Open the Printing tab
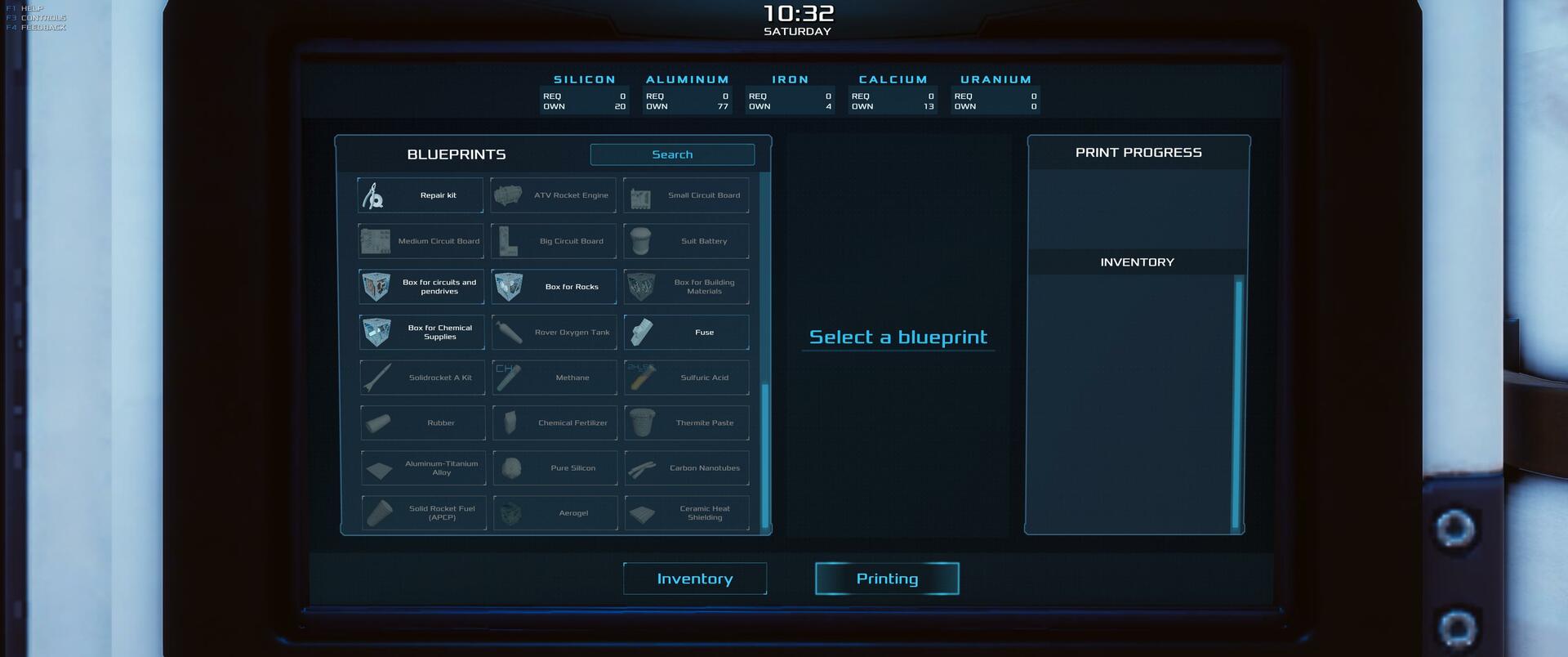 coord(887,579)
